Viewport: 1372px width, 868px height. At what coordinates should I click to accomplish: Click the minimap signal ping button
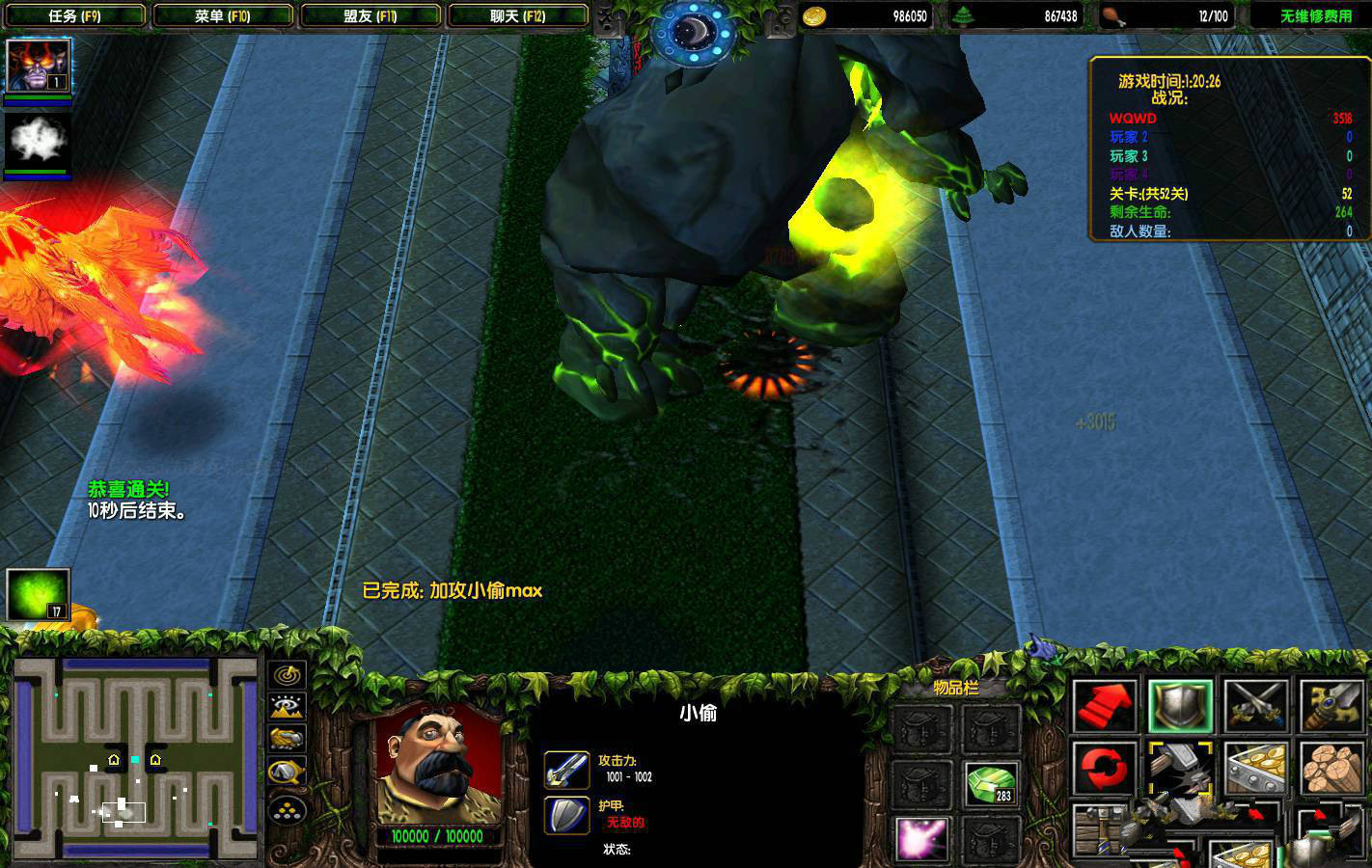[288, 674]
